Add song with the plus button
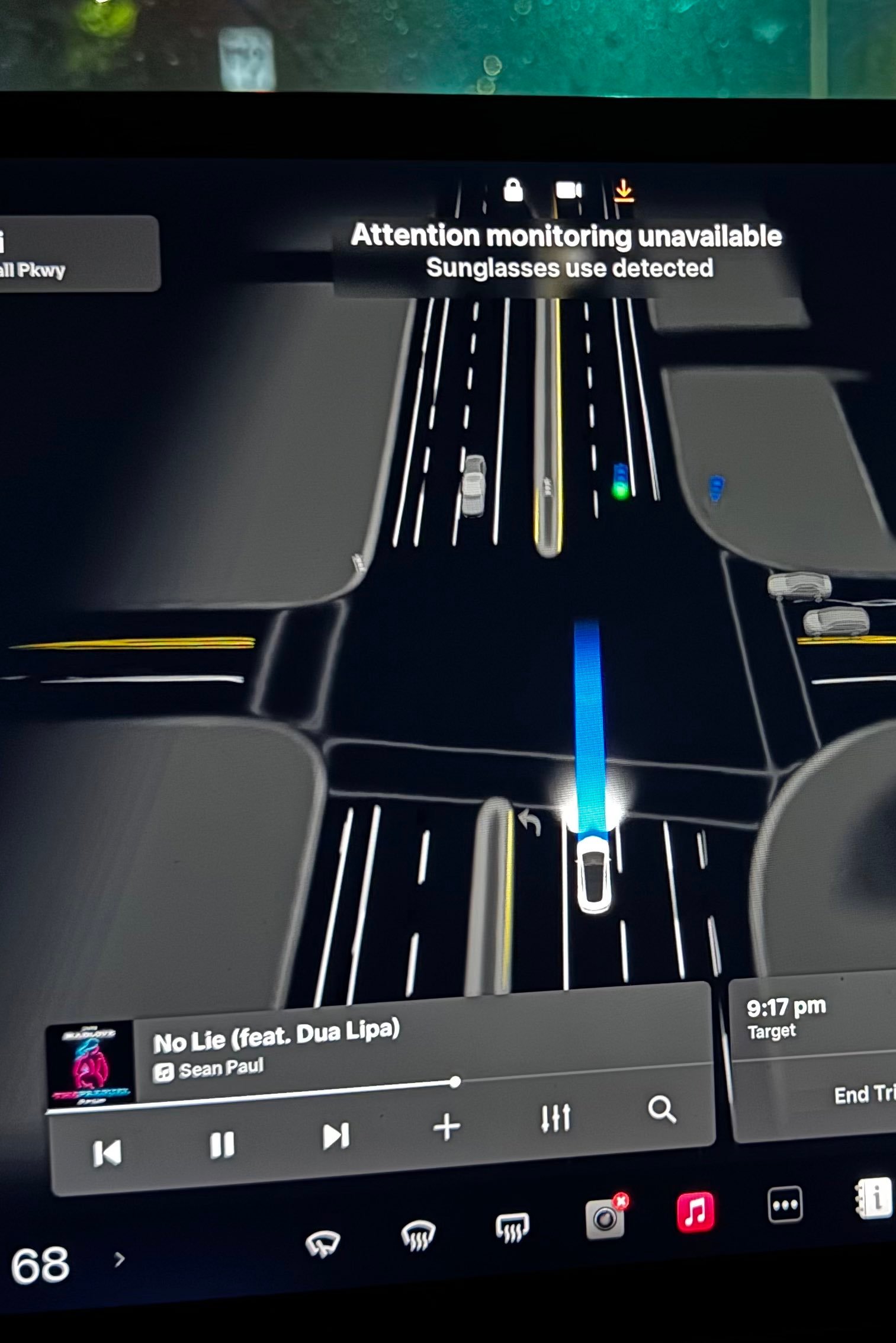 [x=447, y=1127]
